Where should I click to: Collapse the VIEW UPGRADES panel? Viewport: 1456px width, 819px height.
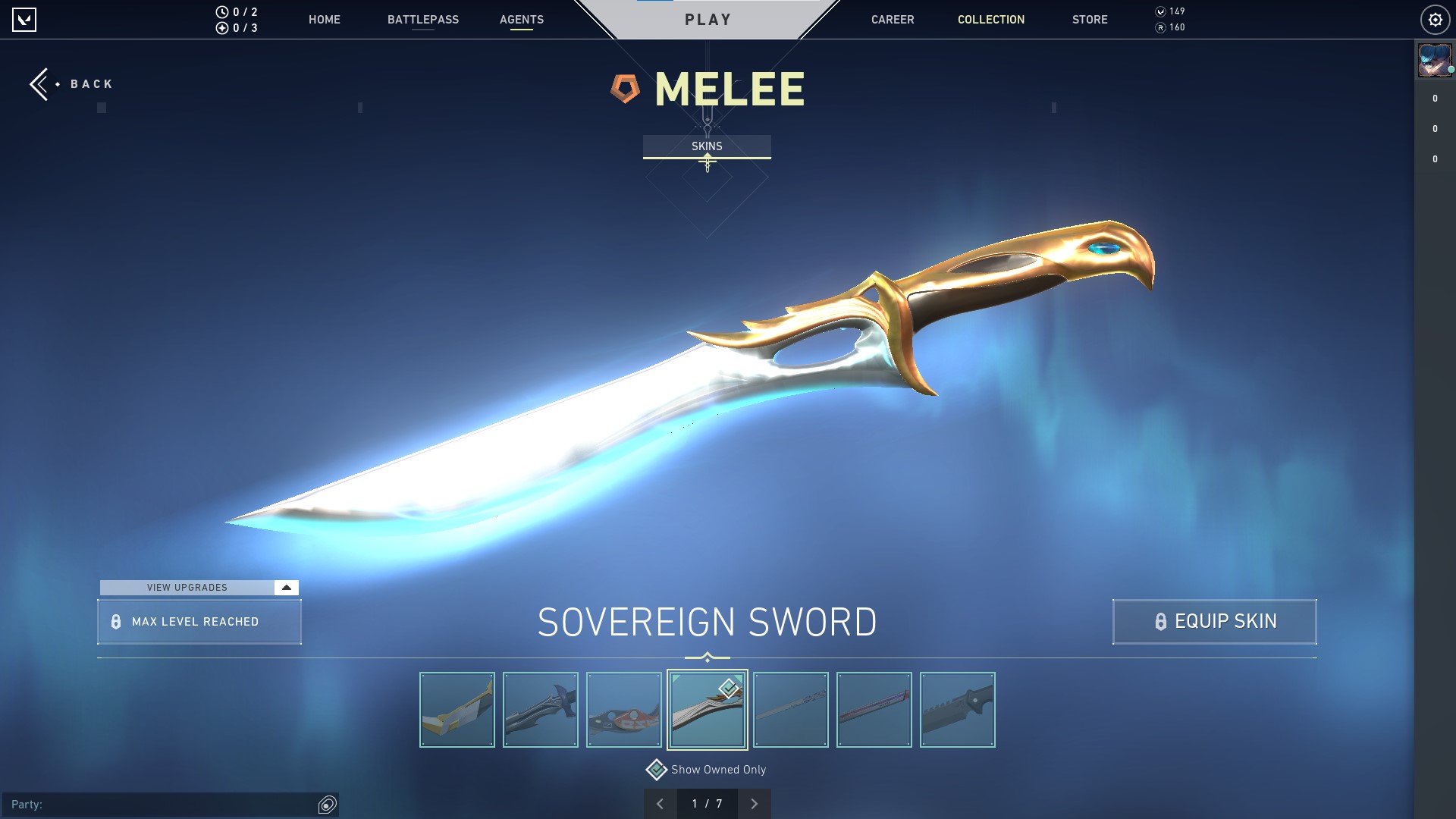pyautogui.click(x=285, y=587)
